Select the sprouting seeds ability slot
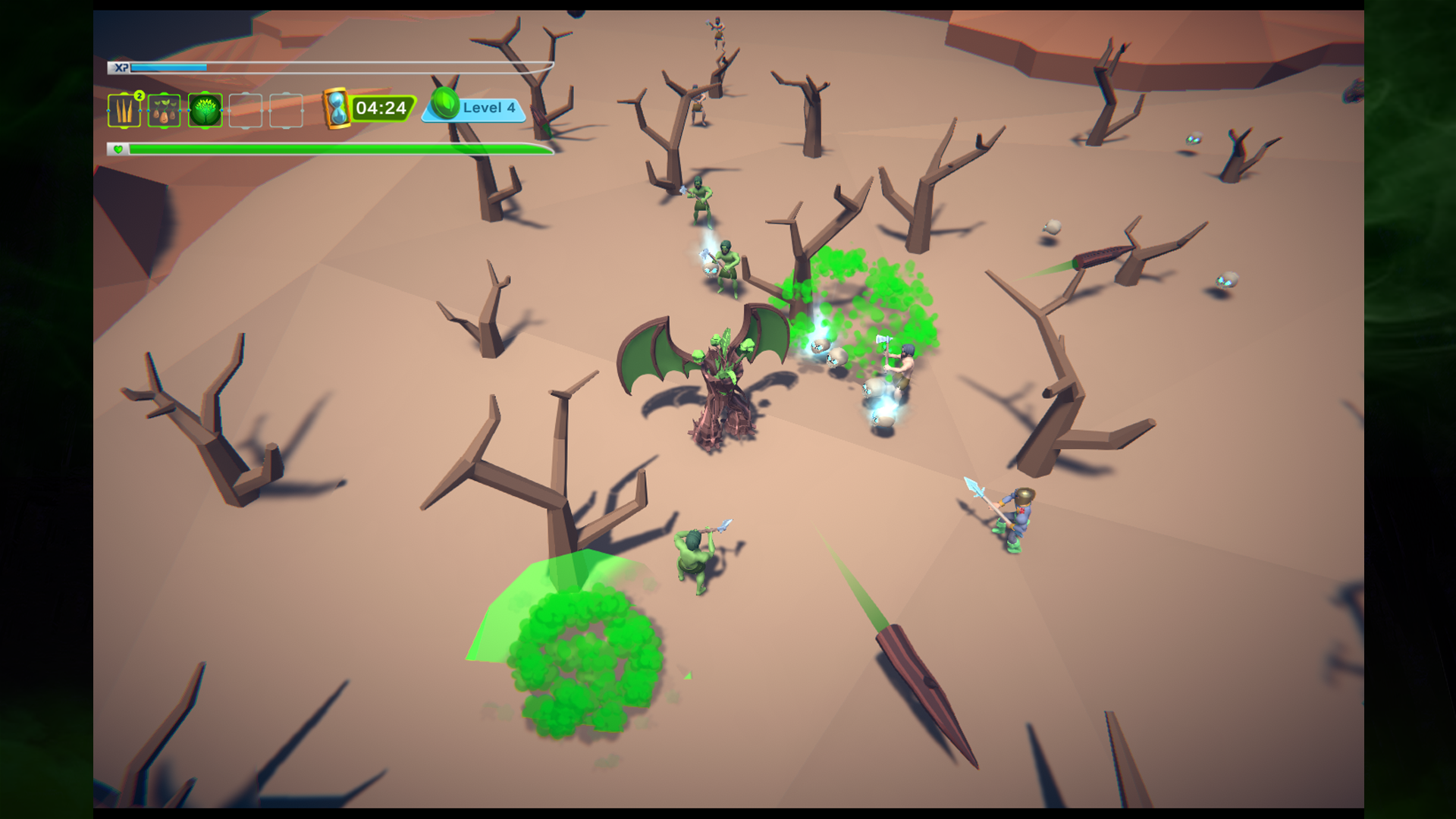Screen dimensions: 1456x819 (x=164, y=111)
